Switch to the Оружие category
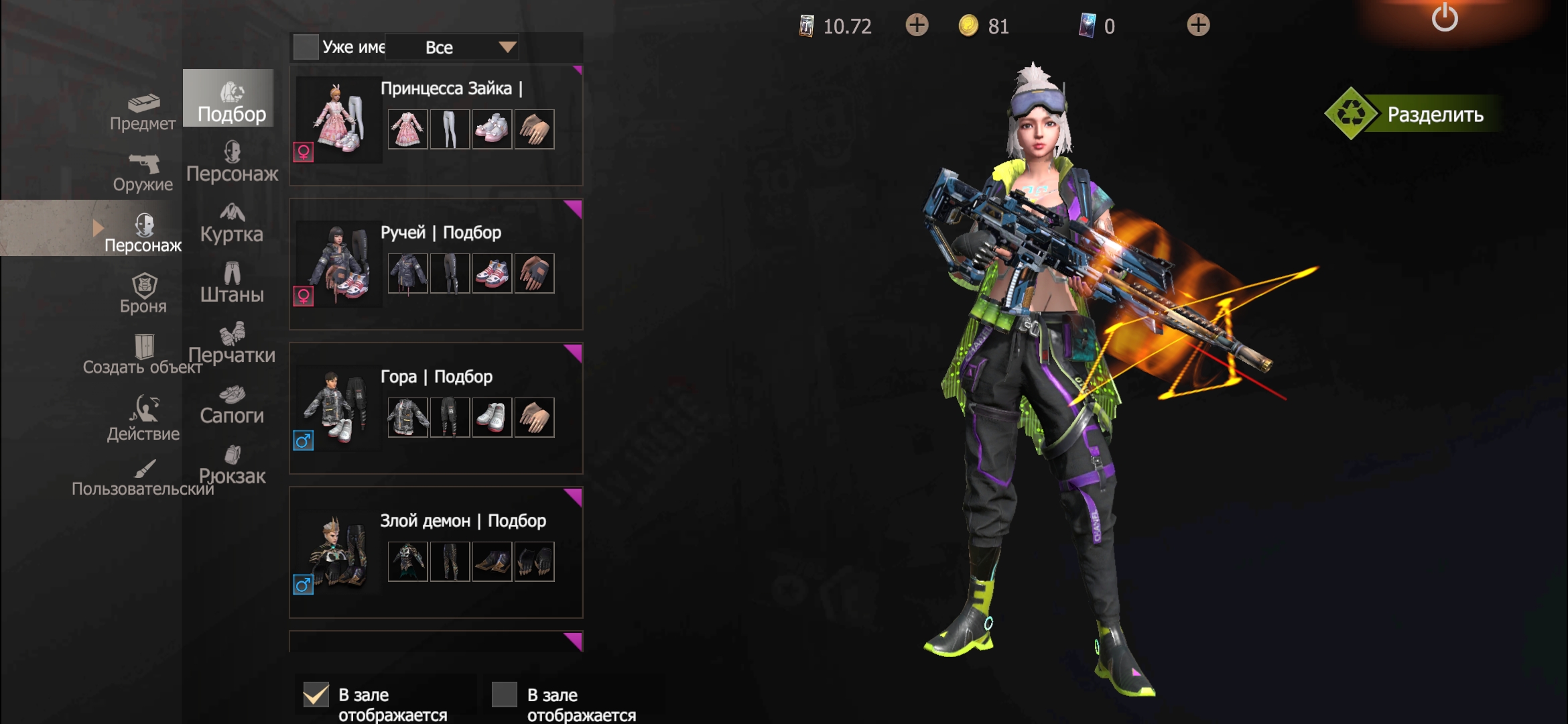 tap(143, 173)
